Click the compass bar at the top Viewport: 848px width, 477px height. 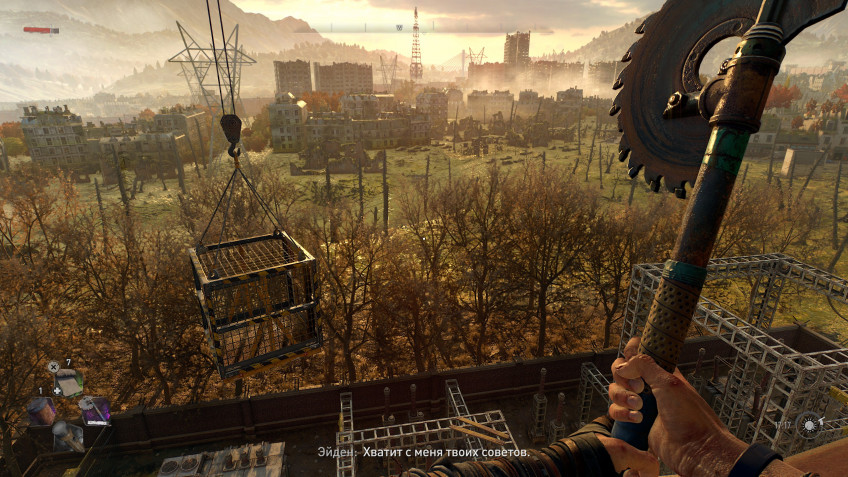coord(423,28)
